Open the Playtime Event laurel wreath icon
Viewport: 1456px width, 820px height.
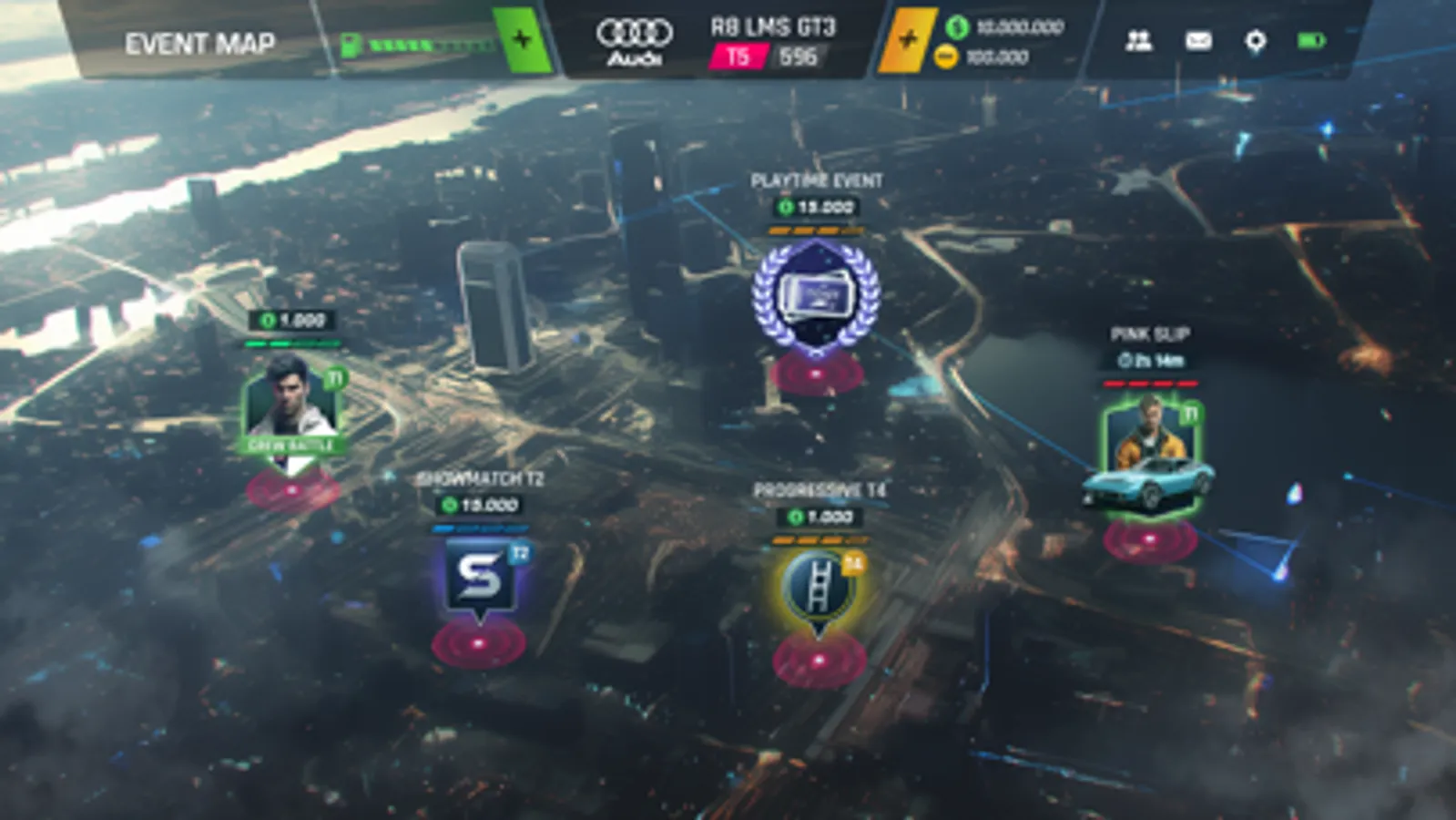(814, 299)
